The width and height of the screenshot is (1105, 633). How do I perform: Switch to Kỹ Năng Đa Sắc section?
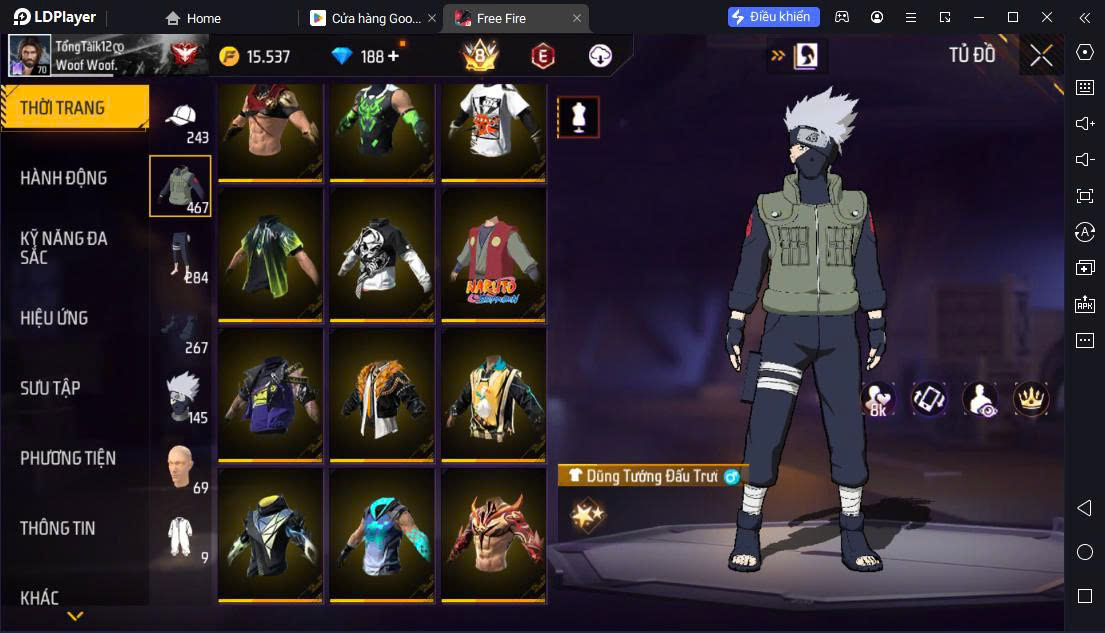click(x=64, y=247)
